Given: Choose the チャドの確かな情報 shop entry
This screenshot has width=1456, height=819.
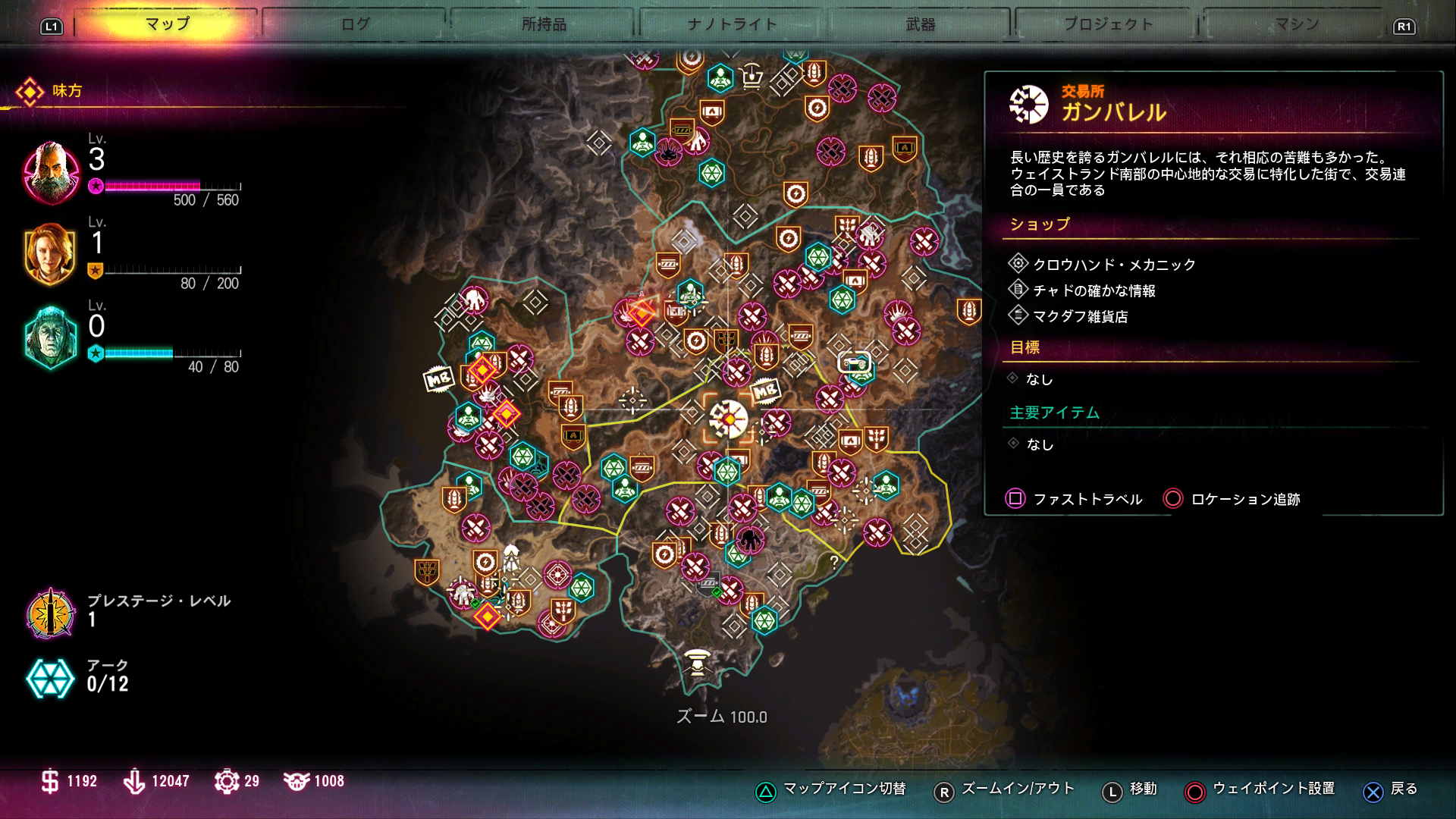Looking at the screenshot, I should tap(1094, 290).
